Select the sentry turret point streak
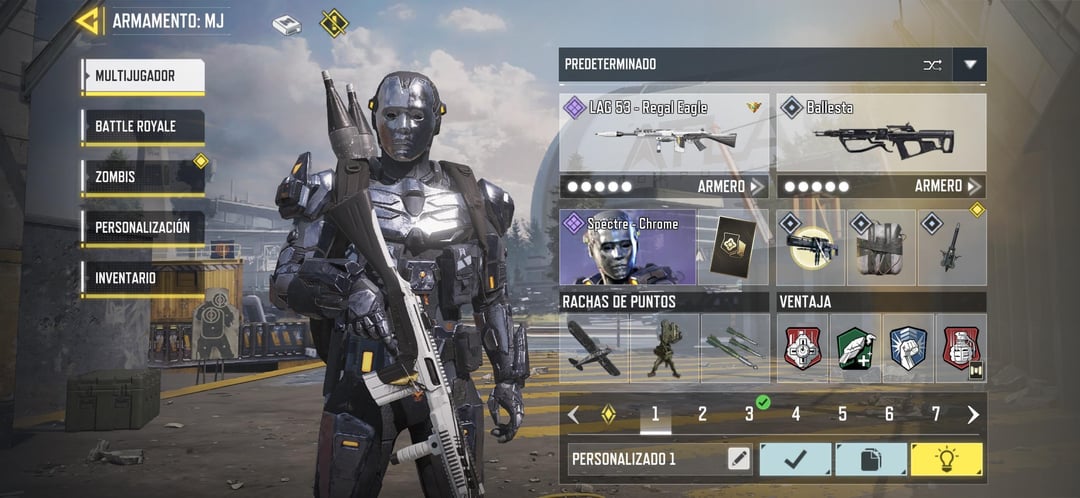This screenshot has height=498, width=1080. coord(663,348)
